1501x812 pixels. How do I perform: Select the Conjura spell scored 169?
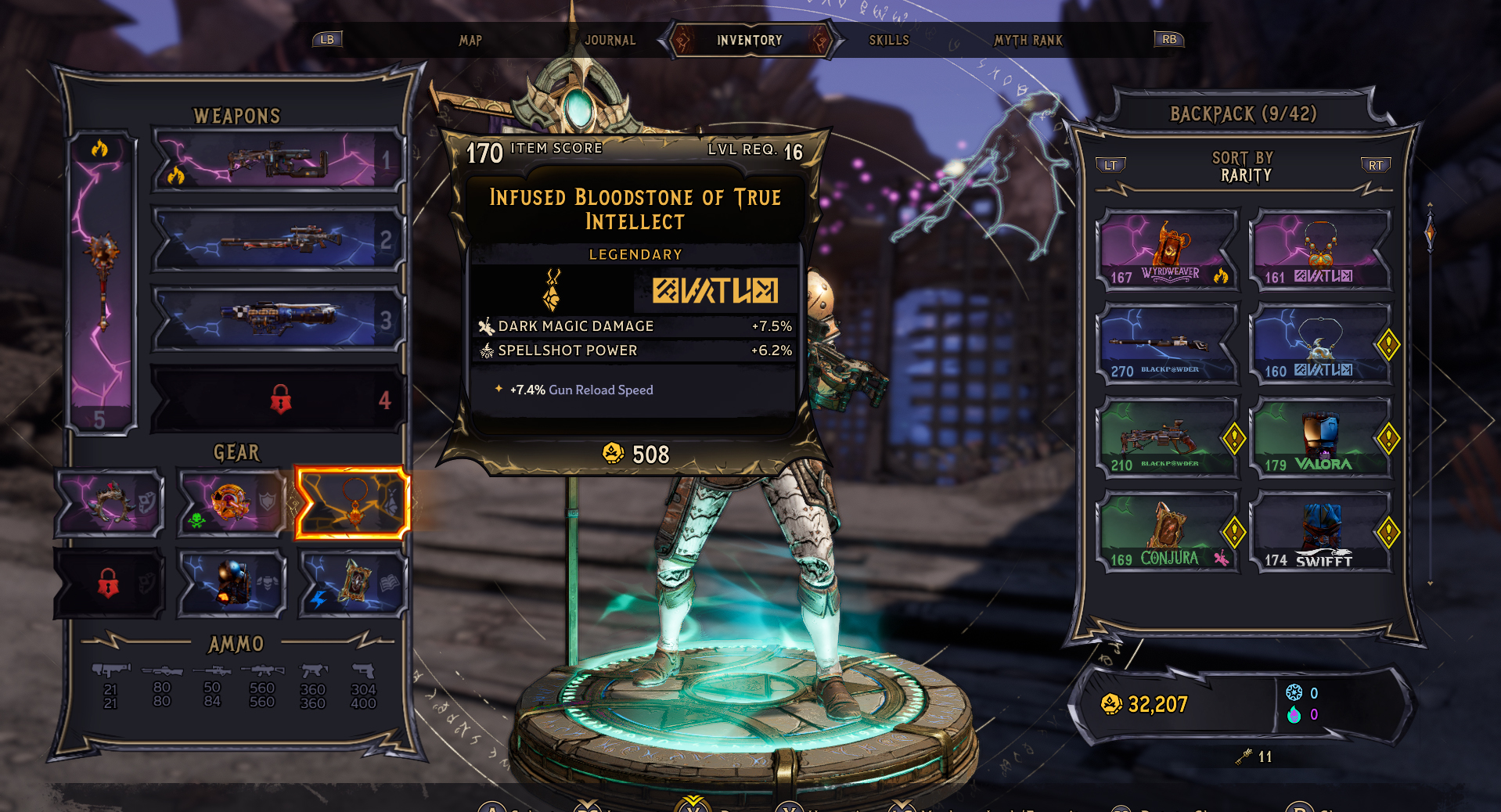click(x=1167, y=533)
